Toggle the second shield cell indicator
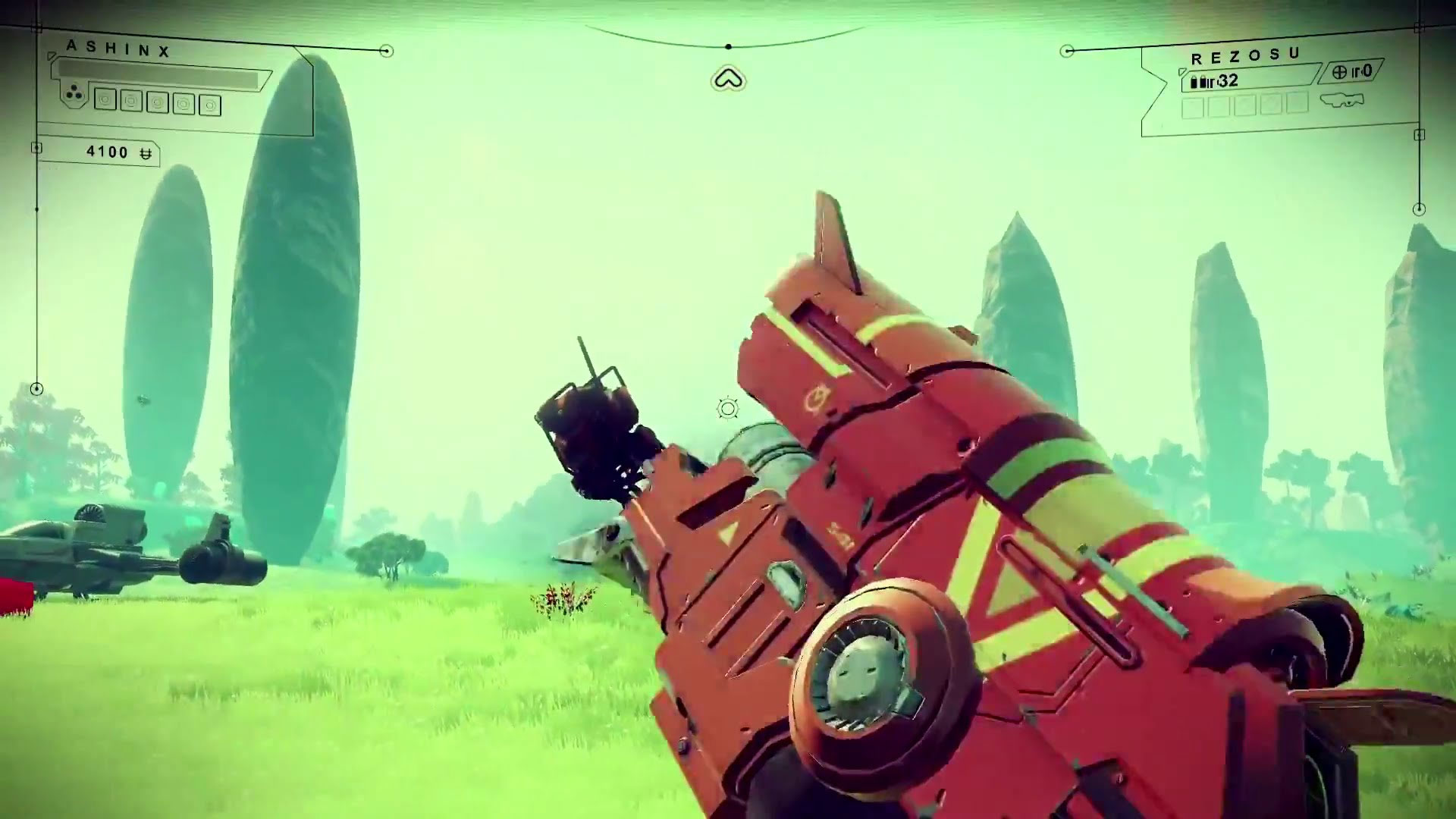The image size is (1456, 819). click(131, 99)
